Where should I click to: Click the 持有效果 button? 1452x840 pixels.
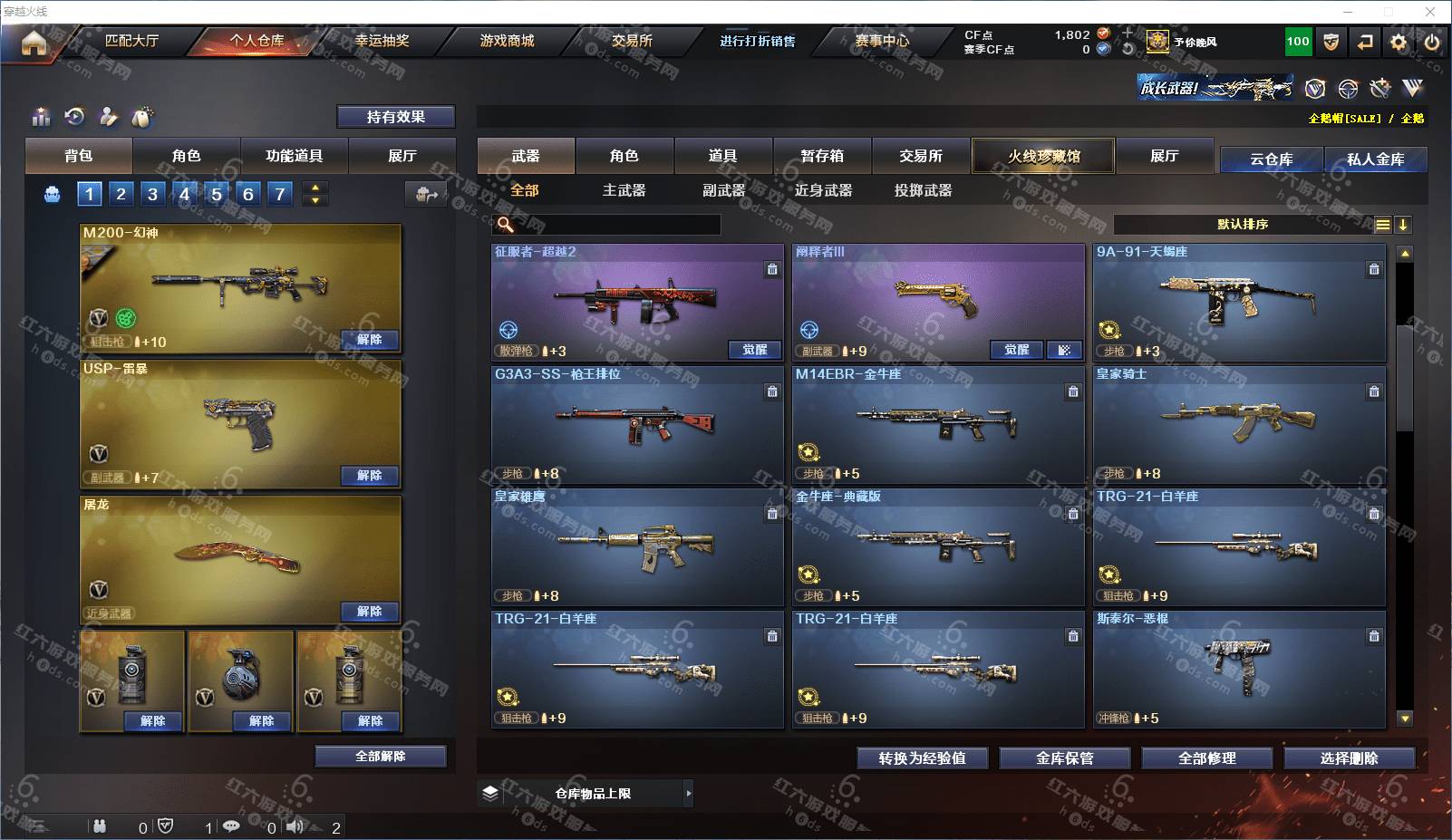coord(396,117)
